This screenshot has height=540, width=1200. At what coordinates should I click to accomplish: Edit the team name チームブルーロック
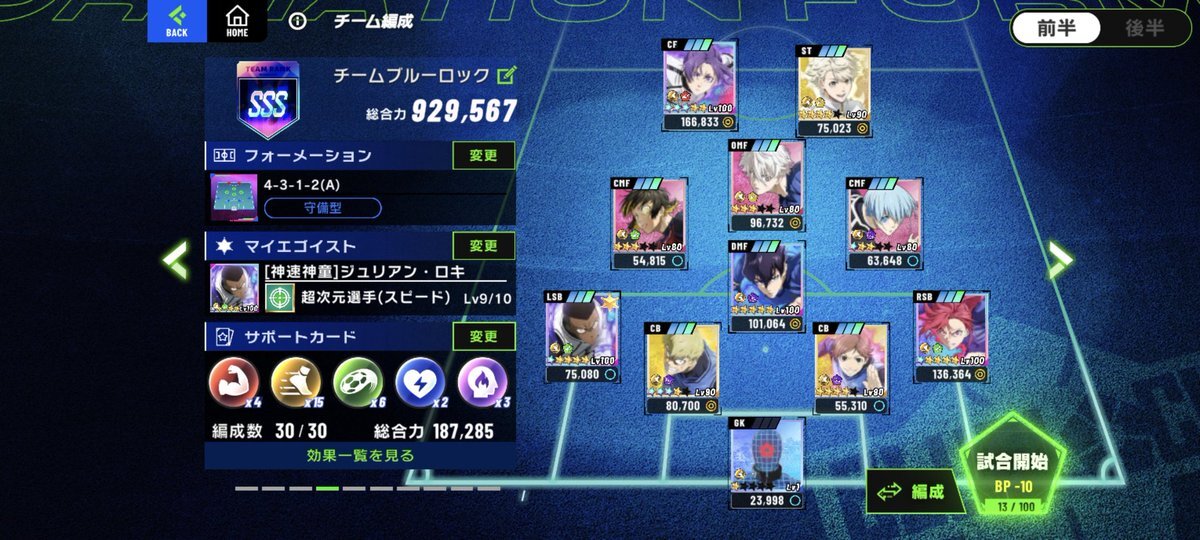point(507,74)
